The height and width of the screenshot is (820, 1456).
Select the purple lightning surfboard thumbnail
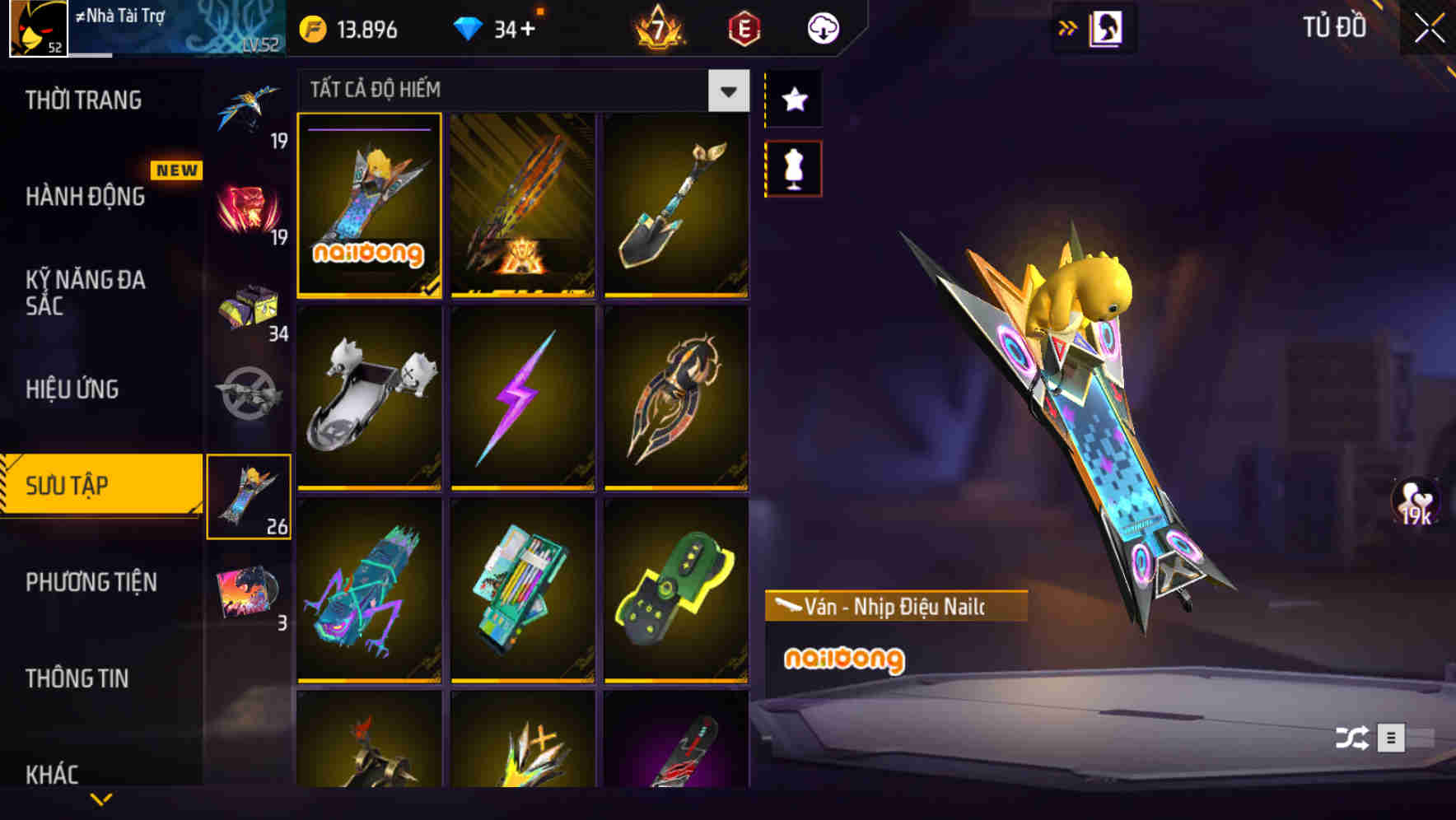click(x=523, y=398)
